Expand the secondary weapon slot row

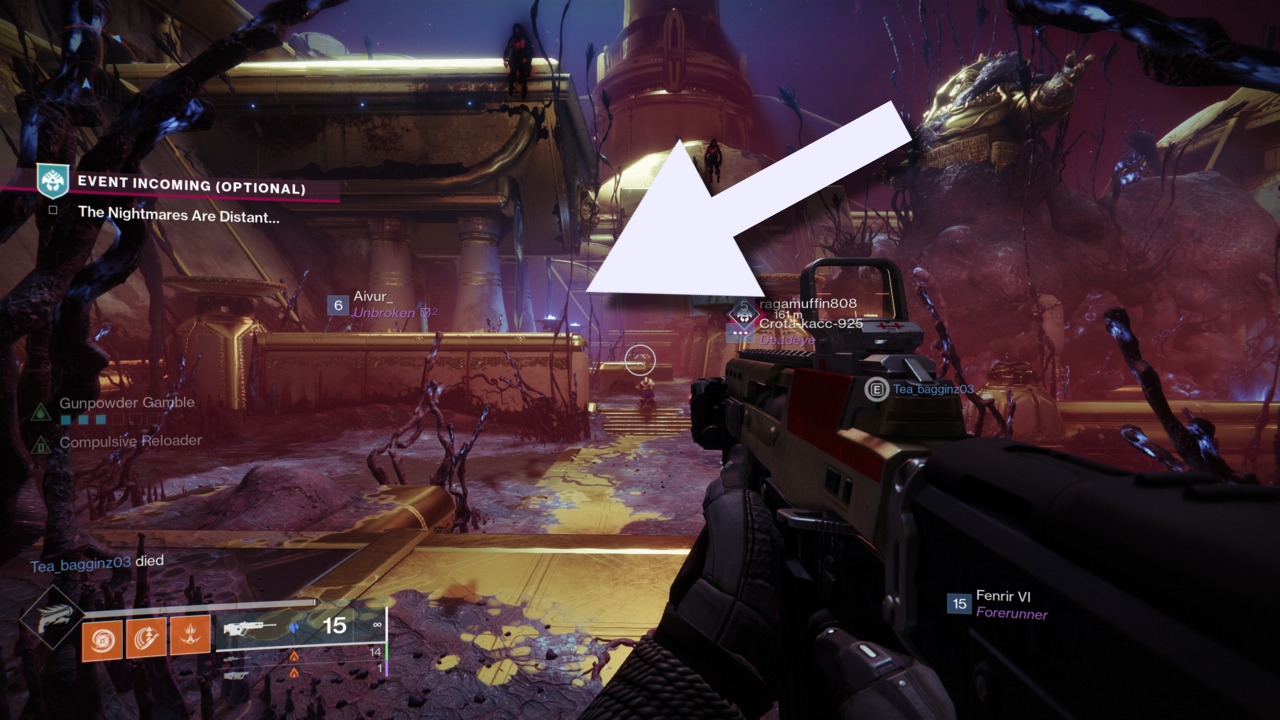236,659
